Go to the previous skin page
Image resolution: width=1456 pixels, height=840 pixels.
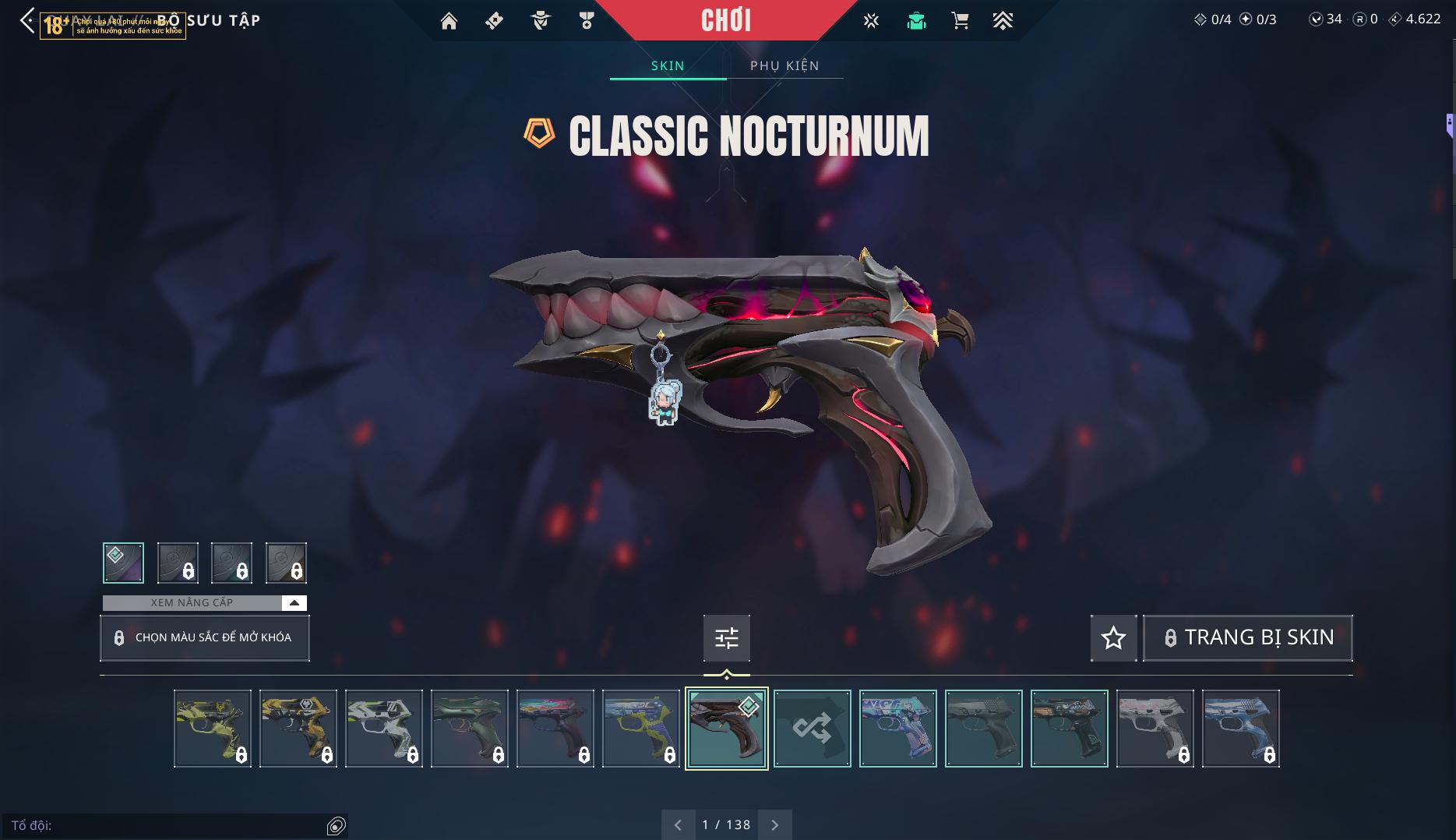[x=678, y=824]
